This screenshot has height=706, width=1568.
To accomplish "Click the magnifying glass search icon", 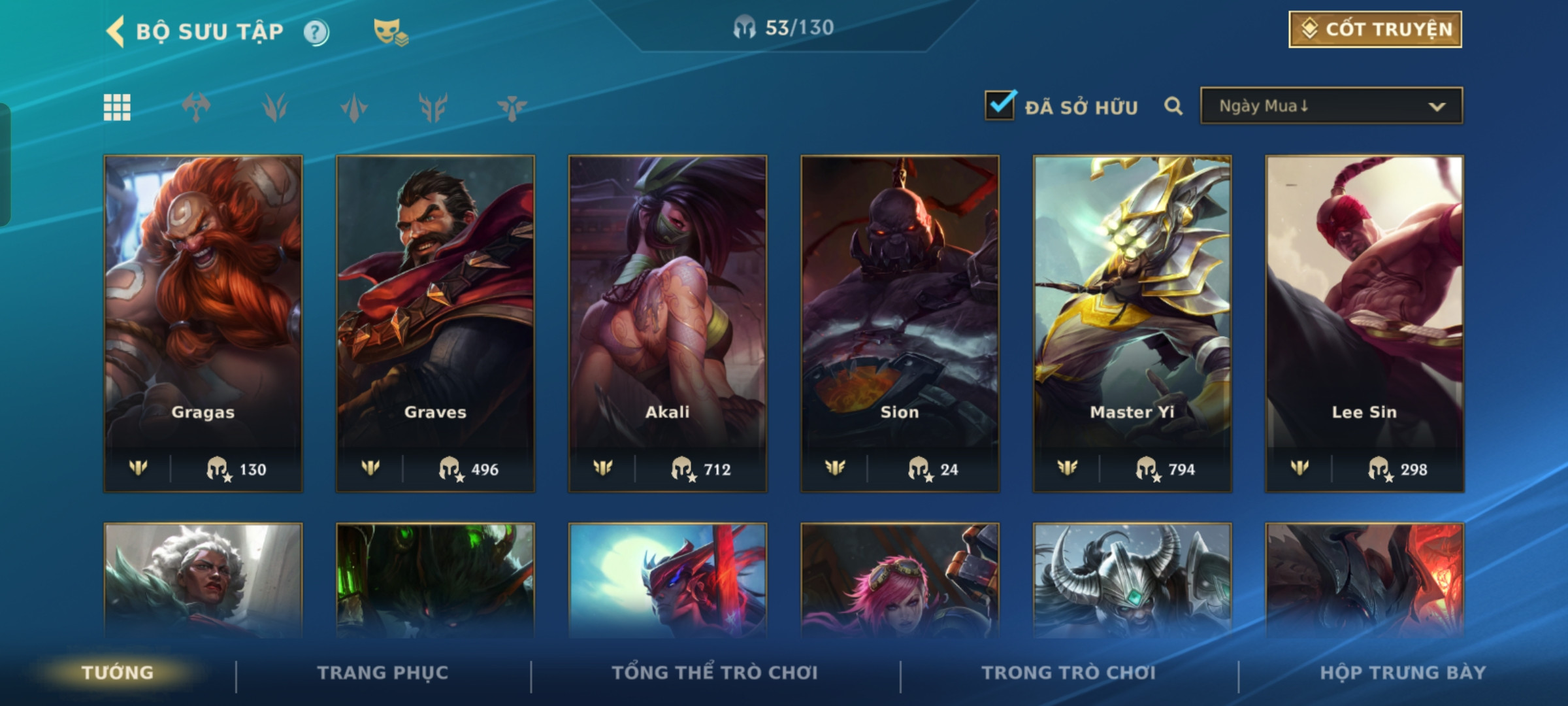I will [1173, 106].
